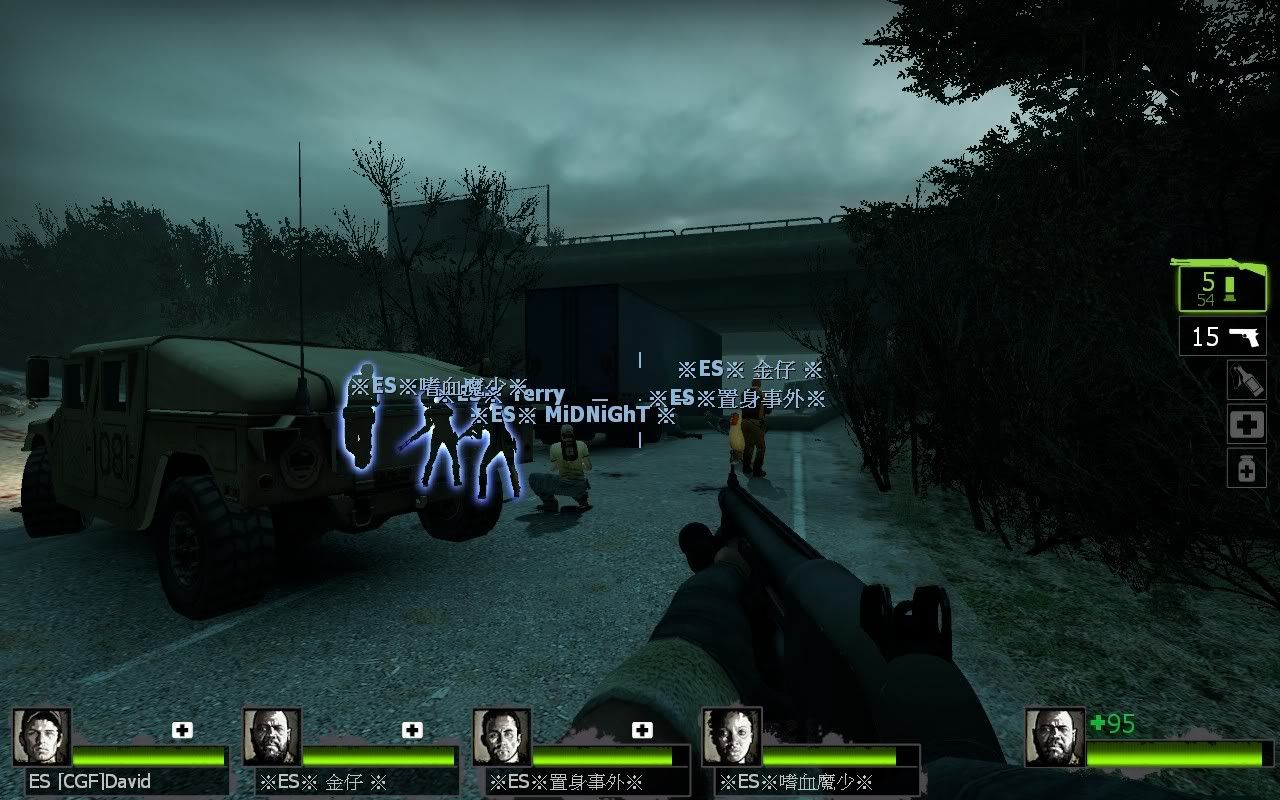1280x800 pixels.
Task: Click the medkit icon above ES [CGF]David's bar
Action: 182,730
